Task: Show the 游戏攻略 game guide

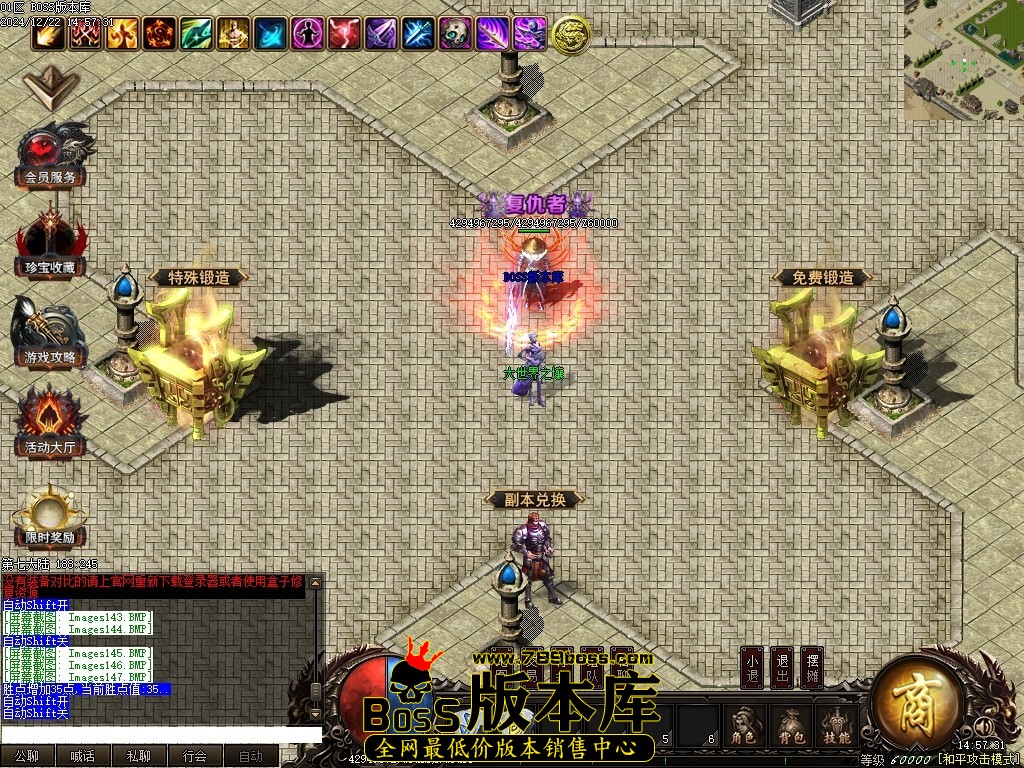Action: click(x=50, y=333)
